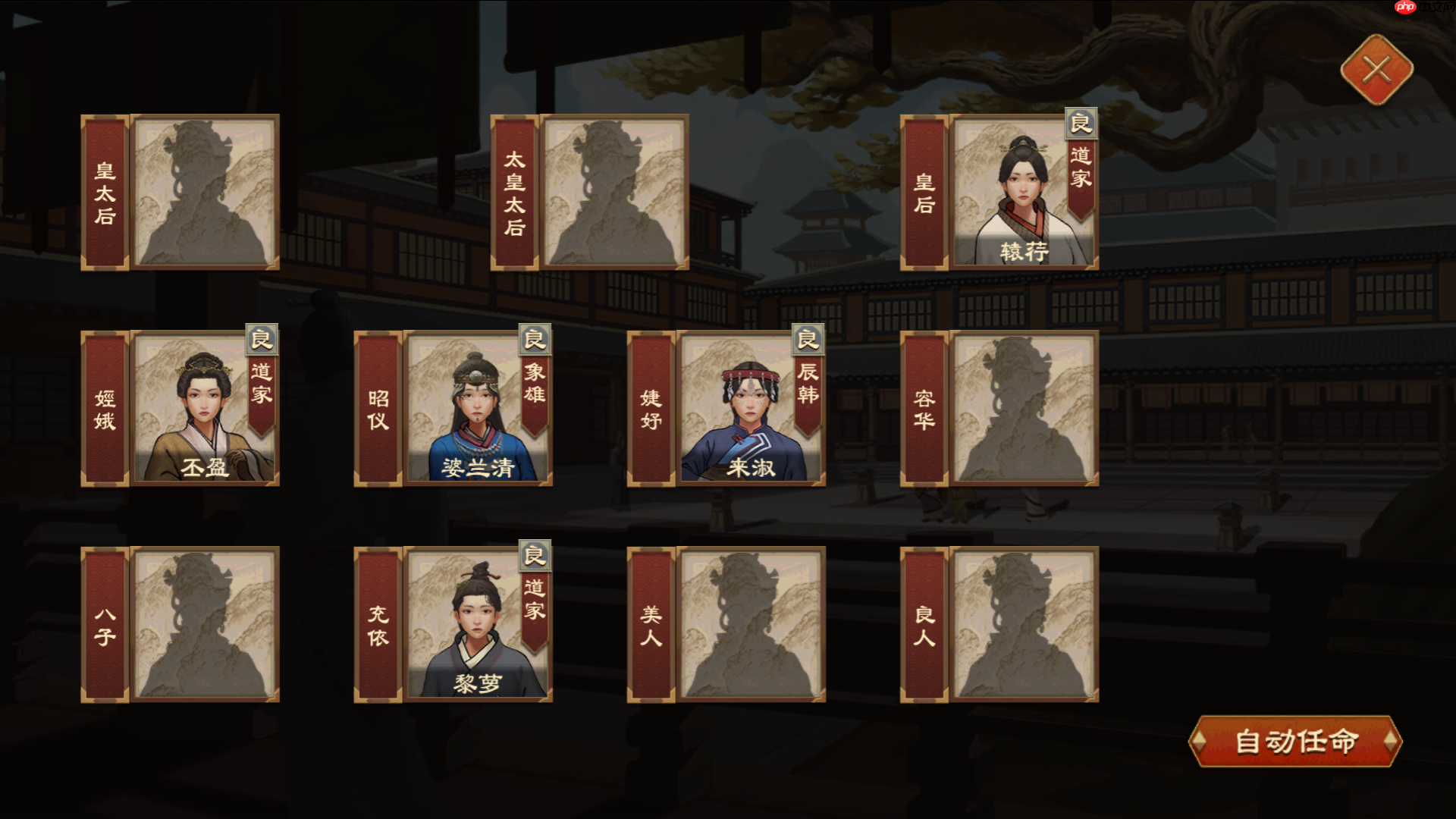Click the X close button at top right
The height and width of the screenshot is (819, 1456).
[x=1379, y=70]
